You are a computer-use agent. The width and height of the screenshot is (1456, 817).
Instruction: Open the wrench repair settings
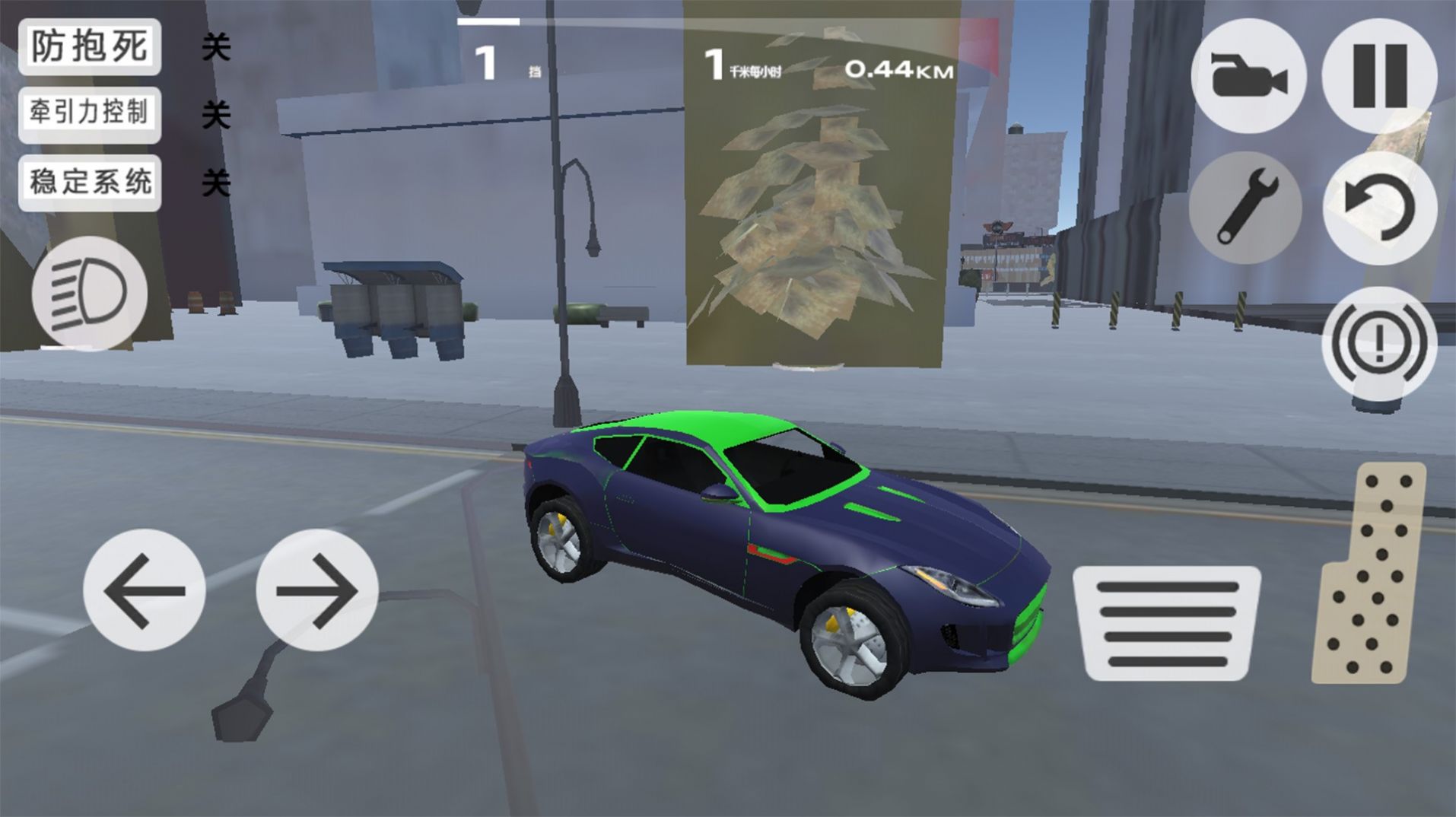coord(1248,207)
